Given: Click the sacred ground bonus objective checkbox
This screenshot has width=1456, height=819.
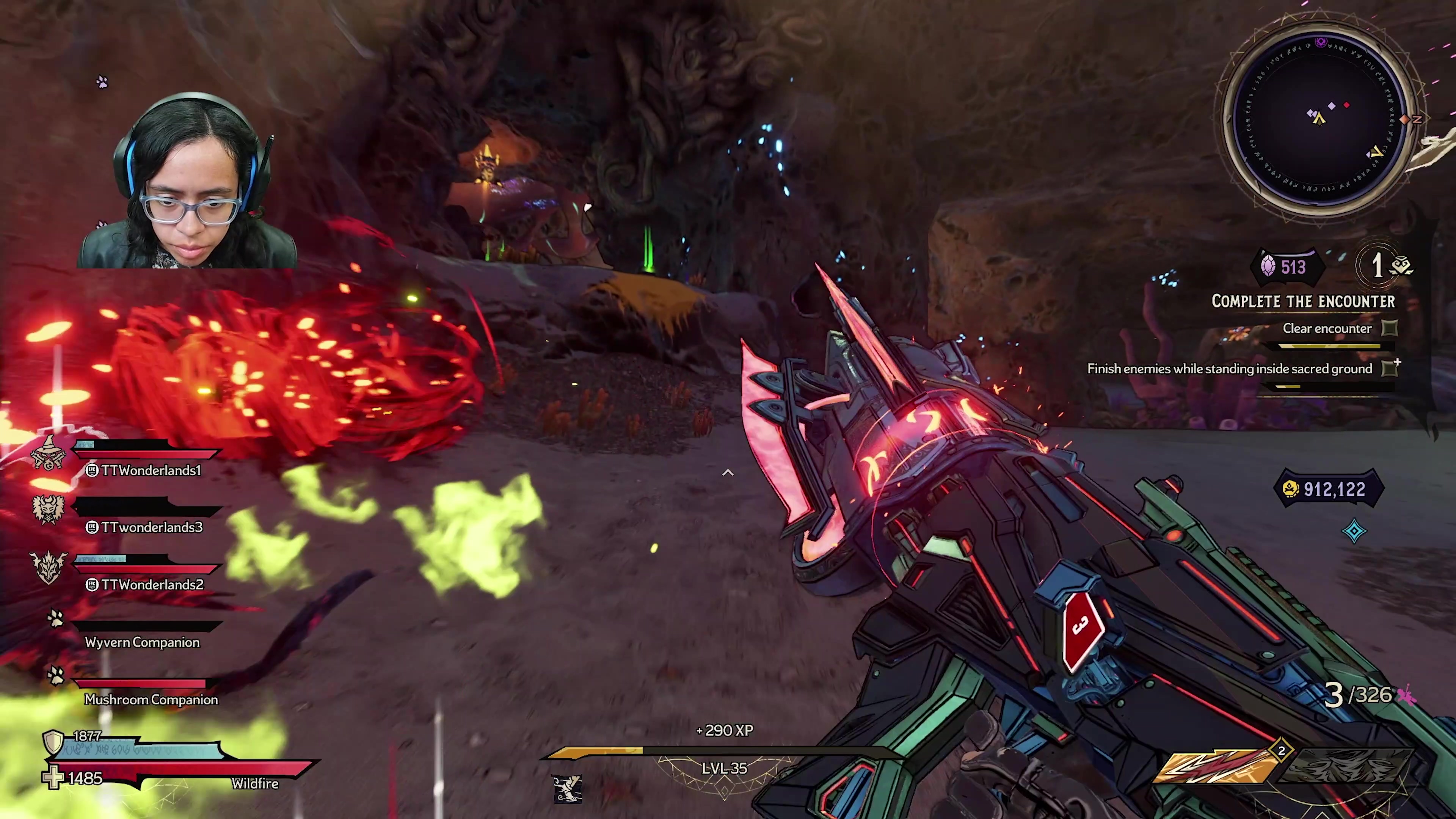Looking at the screenshot, I should click(1389, 369).
